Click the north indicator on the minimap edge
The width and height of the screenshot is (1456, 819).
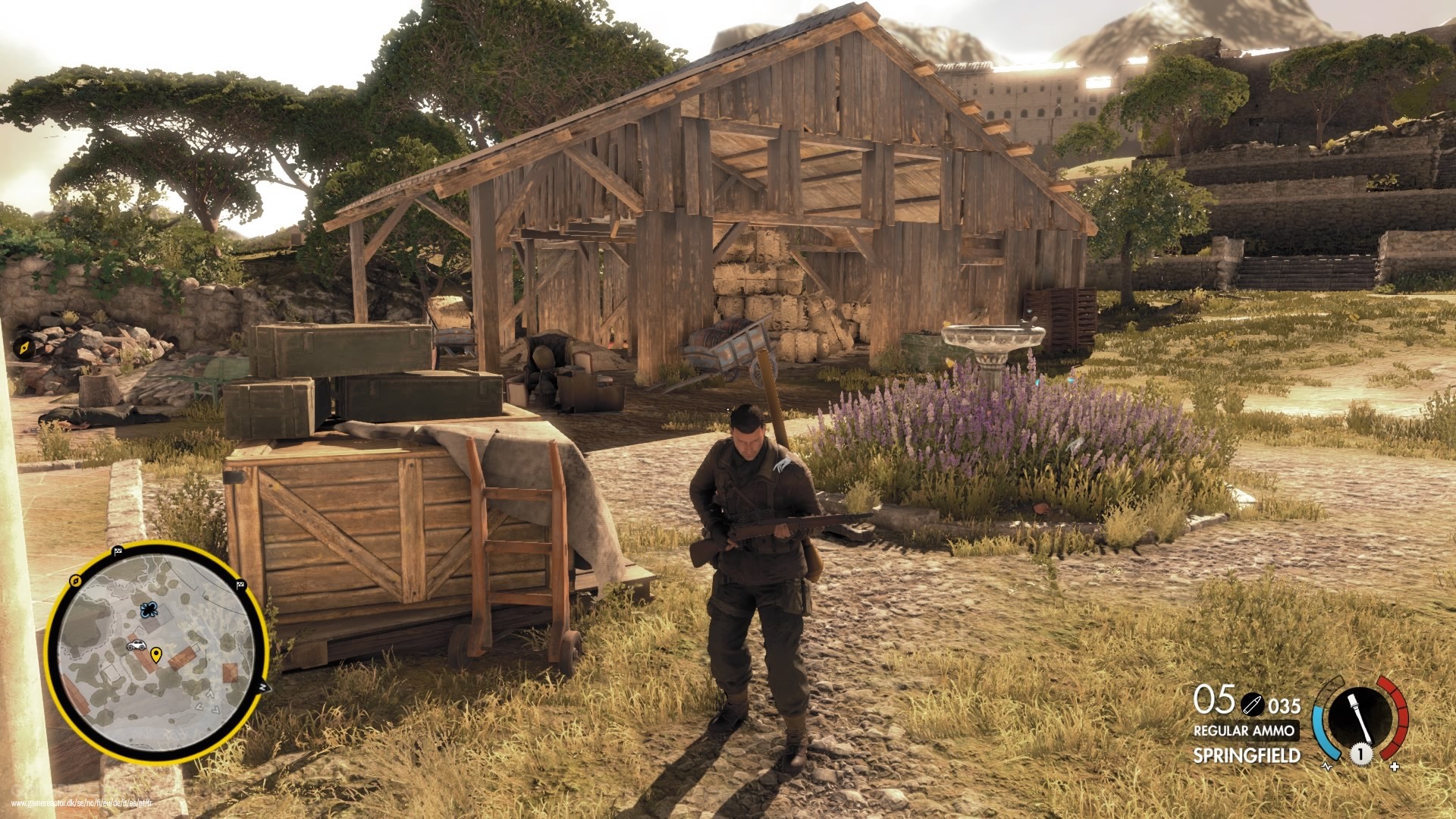click(264, 687)
